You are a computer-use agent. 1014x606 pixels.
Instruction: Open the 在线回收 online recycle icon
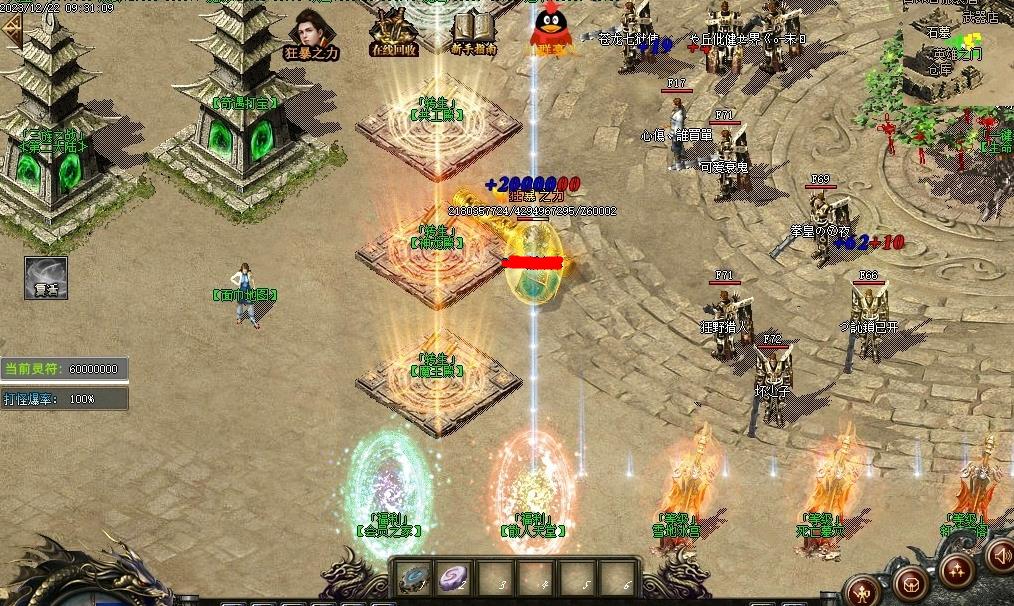tap(394, 33)
